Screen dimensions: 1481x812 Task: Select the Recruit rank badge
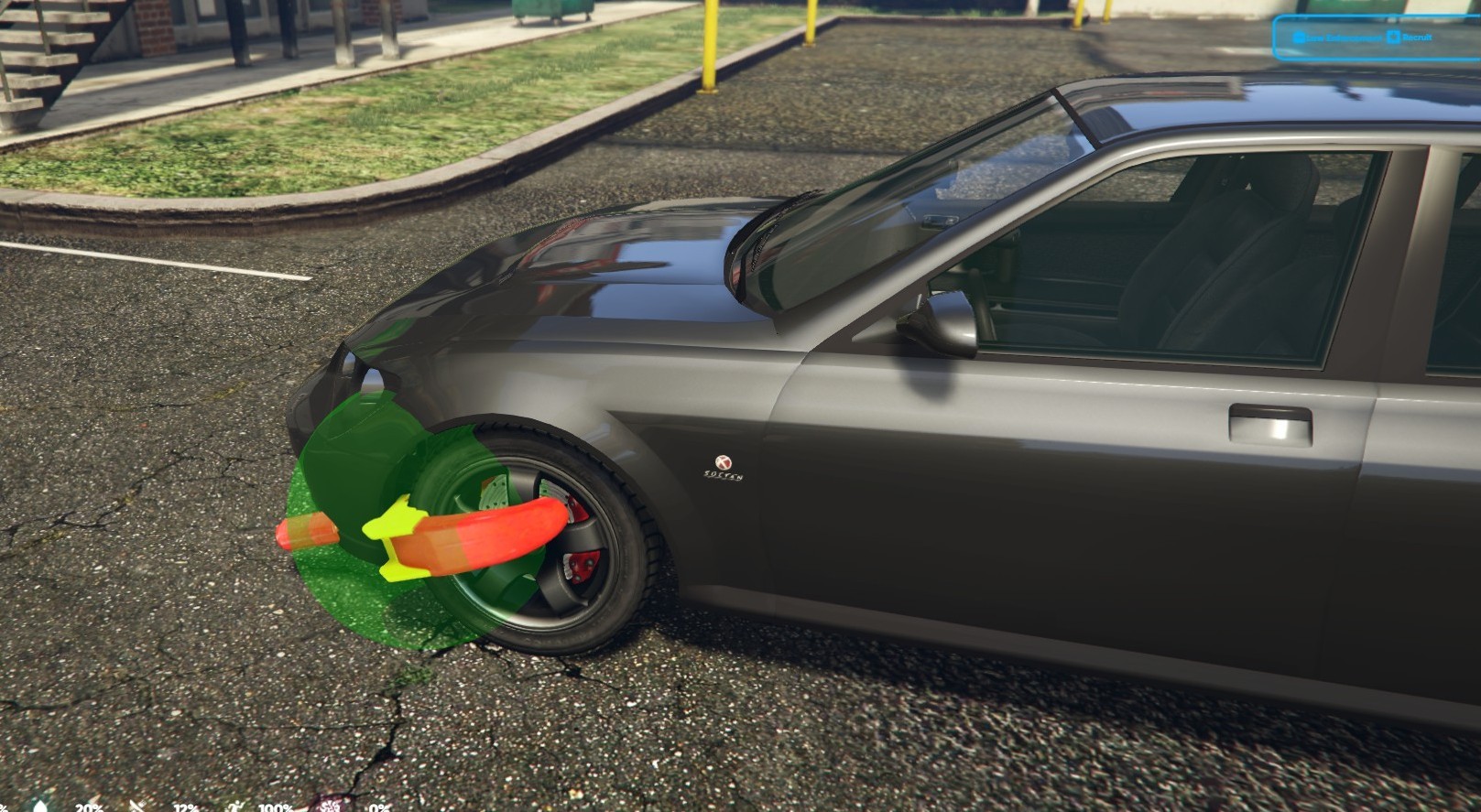pyautogui.click(x=1409, y=38)
